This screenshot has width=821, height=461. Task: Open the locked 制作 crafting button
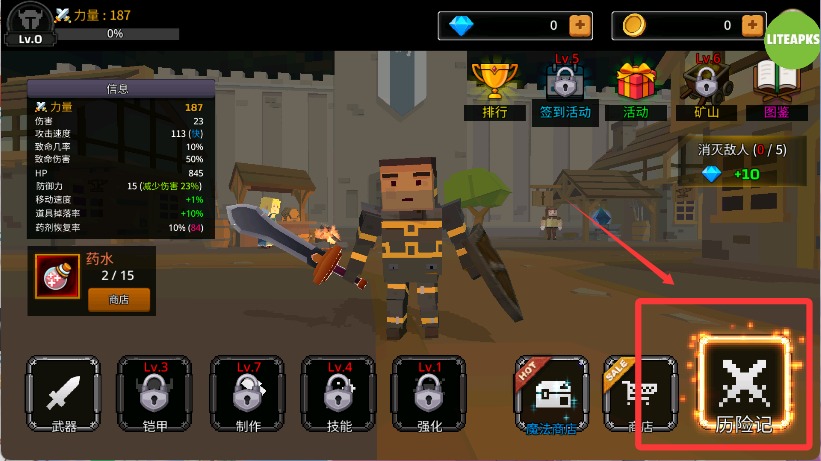(x=247, y=394)
